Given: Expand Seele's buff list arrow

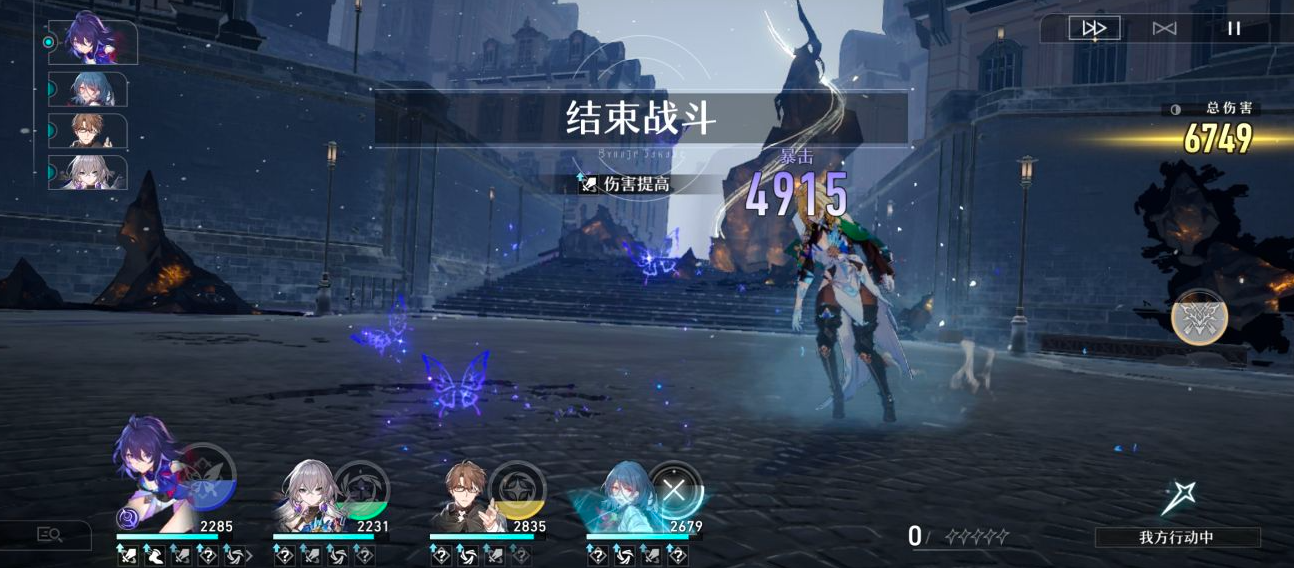Looking at the screenshot, I should tap(249, 555).
